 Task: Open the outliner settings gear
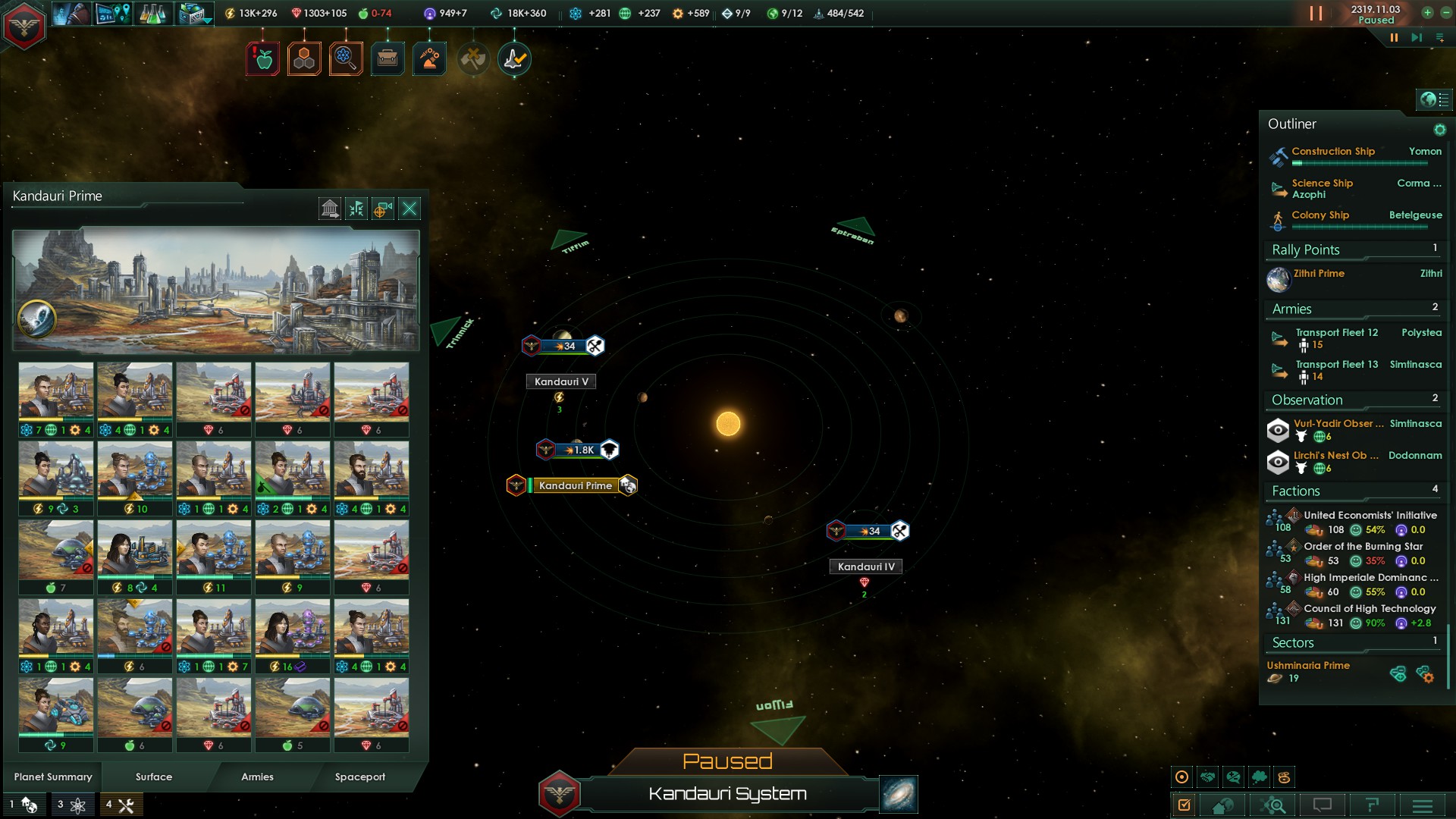click(1439, 130)
